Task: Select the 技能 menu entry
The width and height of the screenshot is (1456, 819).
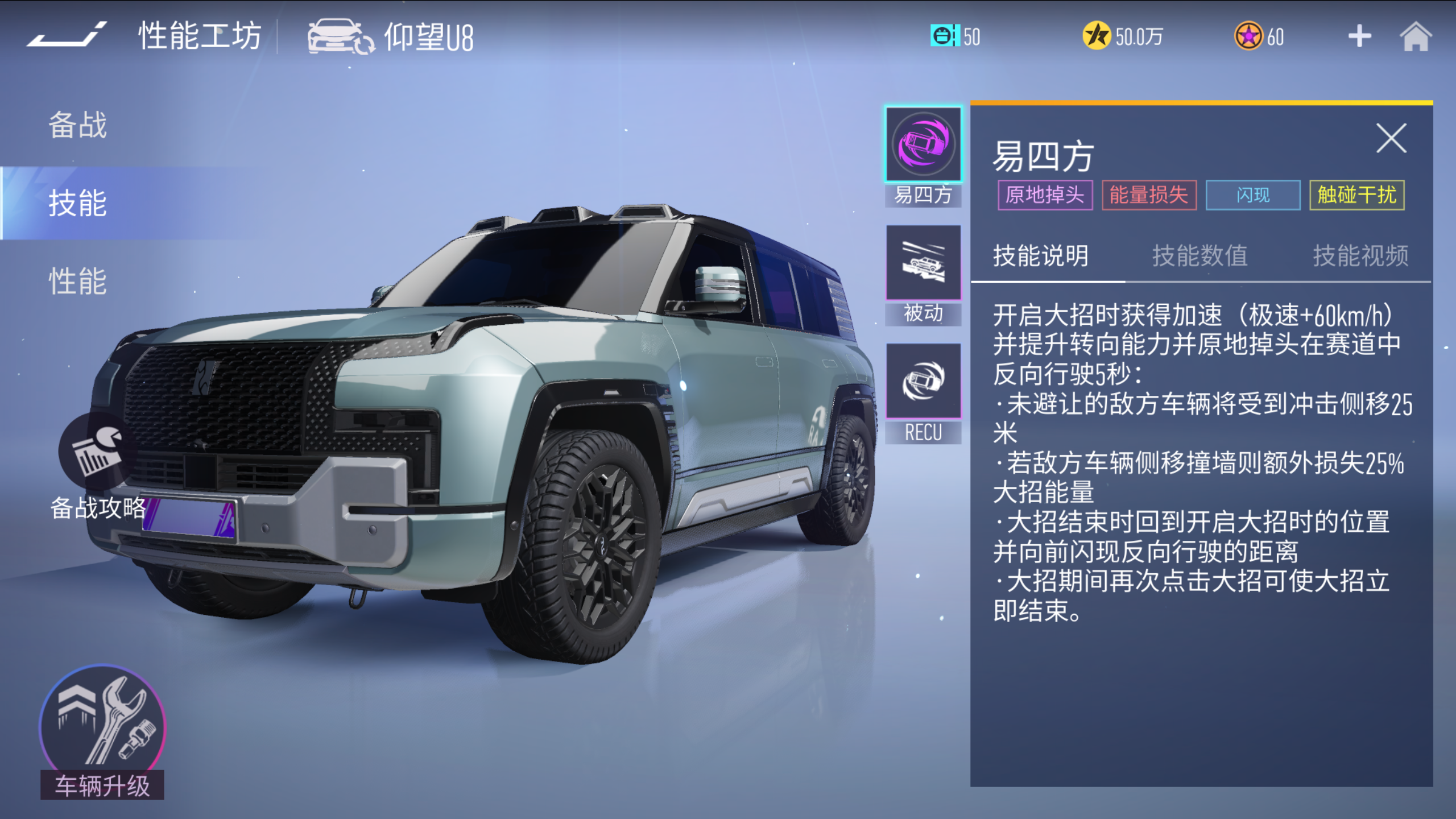Action: coord(78,203)
